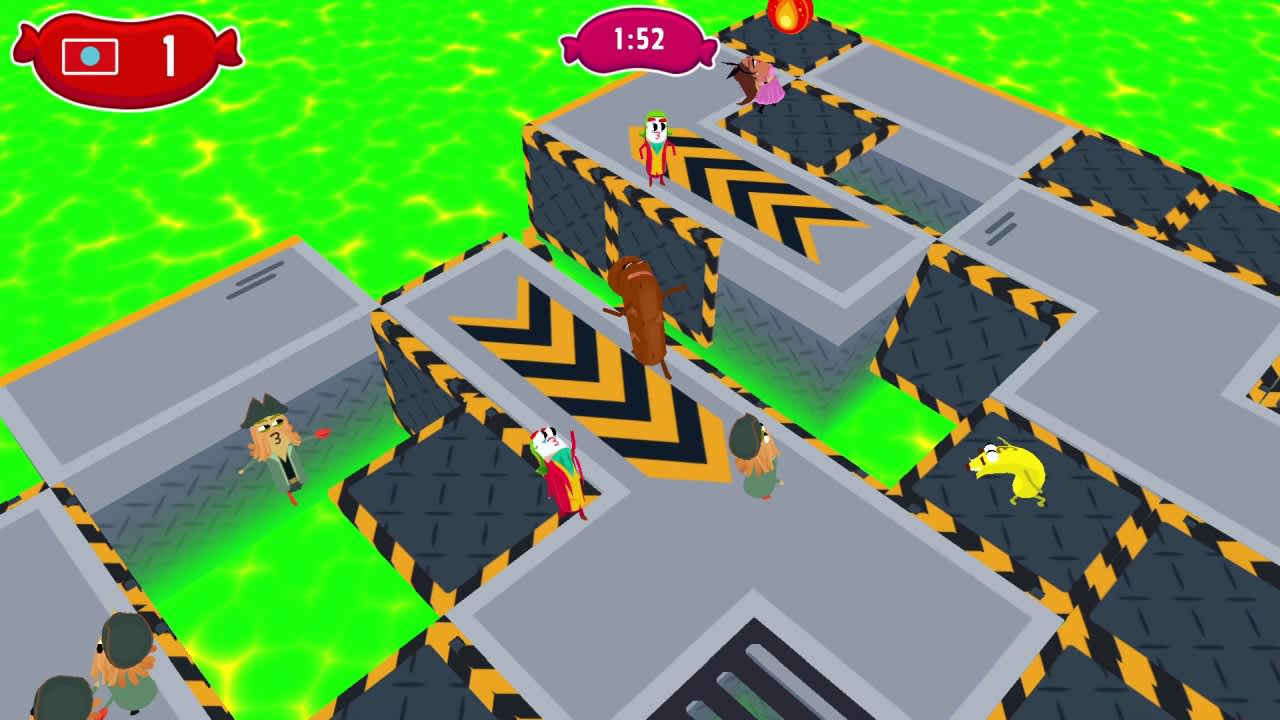Screen dimensions: 1280x720
Task: Click the sausage with the green headband
Action: (x=655, y=140)
